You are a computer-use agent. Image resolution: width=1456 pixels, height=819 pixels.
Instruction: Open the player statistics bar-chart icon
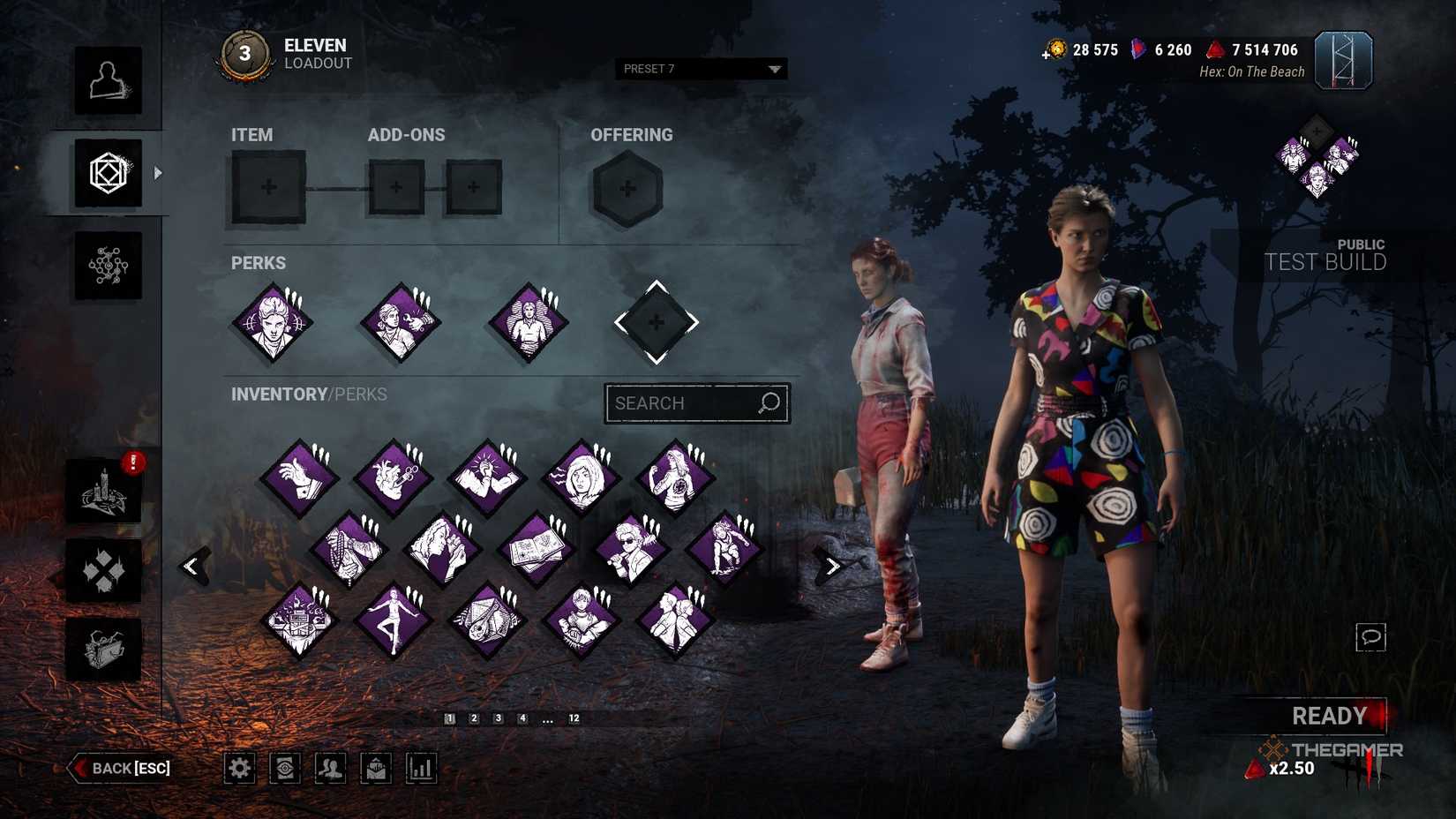point(419,769)
